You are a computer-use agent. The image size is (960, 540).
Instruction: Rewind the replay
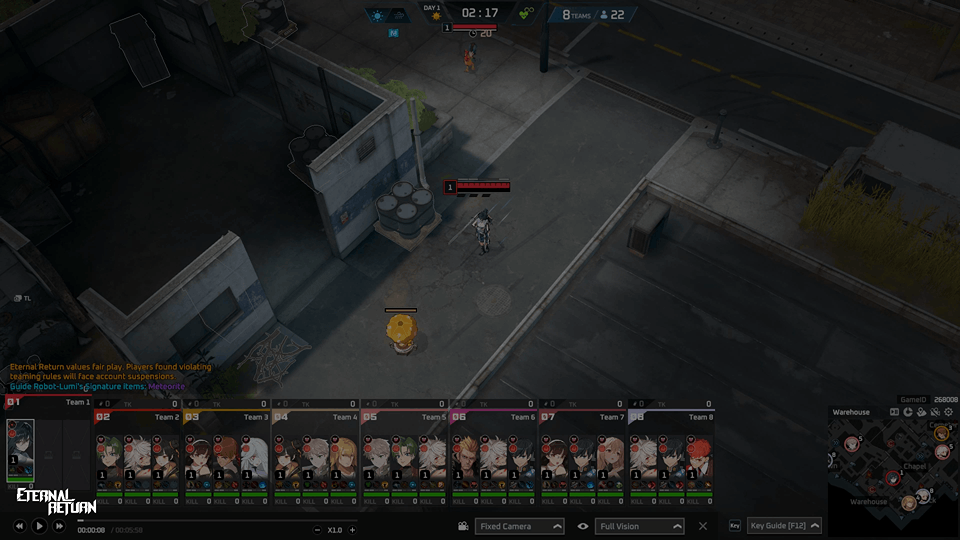19,525
